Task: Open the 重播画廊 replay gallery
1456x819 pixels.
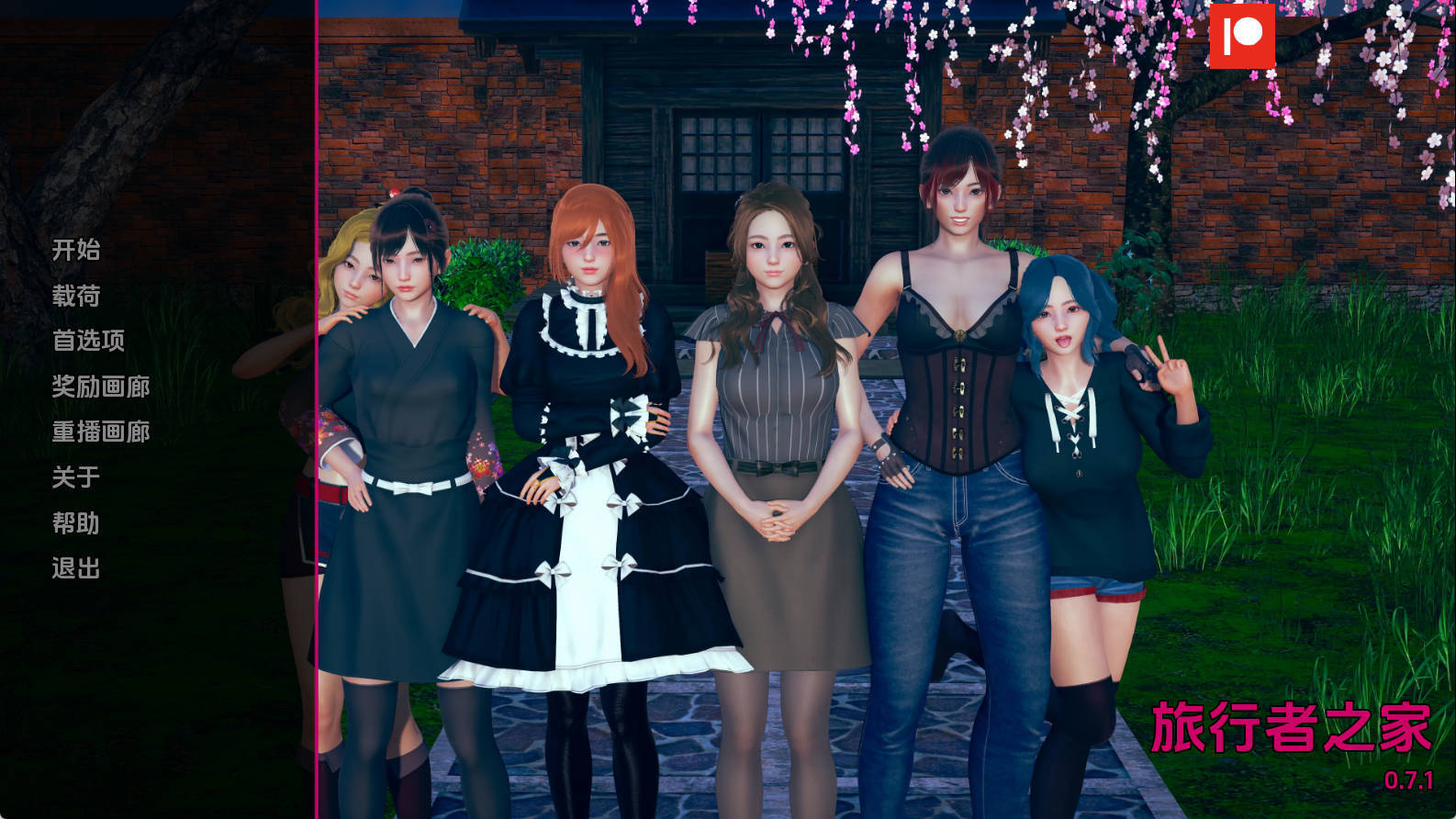Action: click(x=101, y=432)
